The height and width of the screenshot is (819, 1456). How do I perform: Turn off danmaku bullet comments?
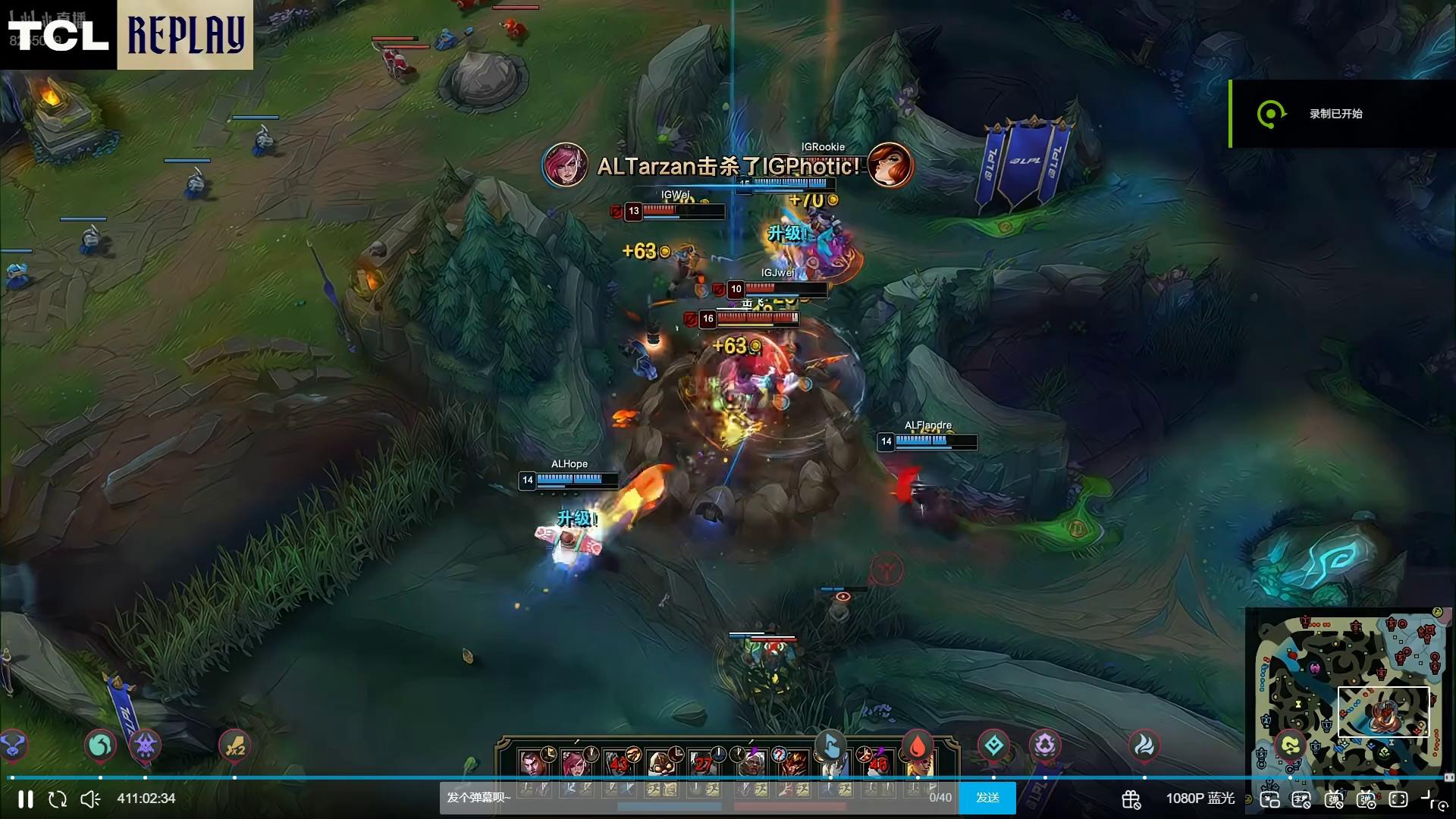pyautogui.click(x=1334, y=799)
